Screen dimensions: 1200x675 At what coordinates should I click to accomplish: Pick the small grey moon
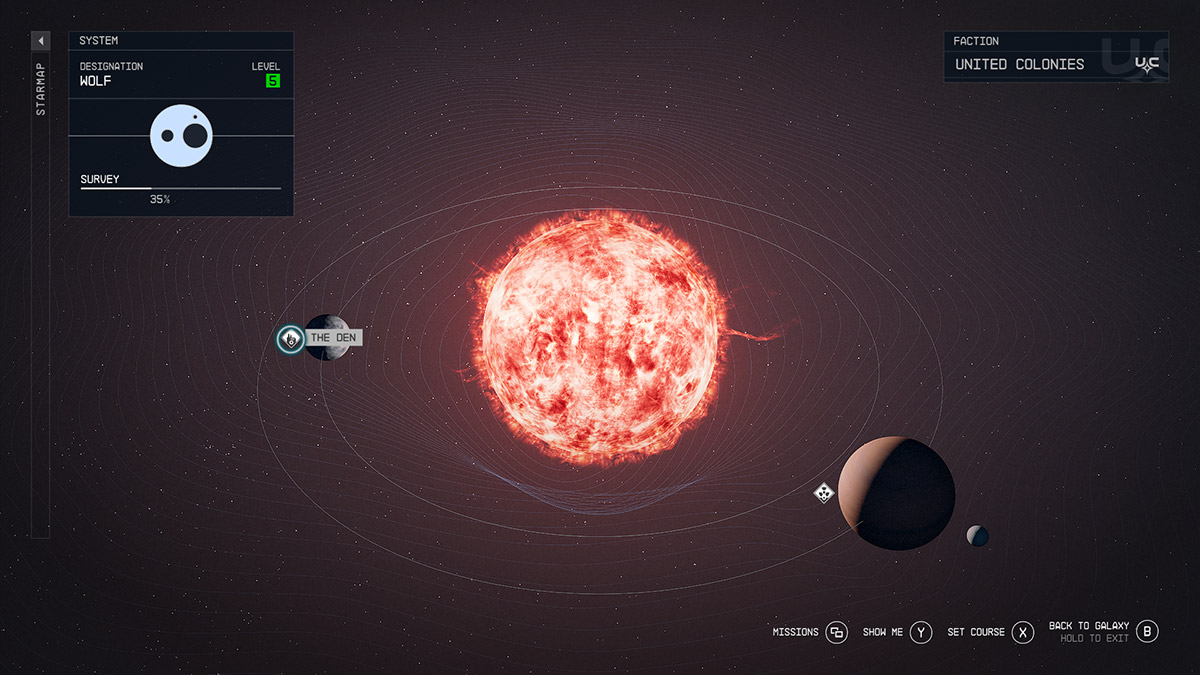pos(977,536)
